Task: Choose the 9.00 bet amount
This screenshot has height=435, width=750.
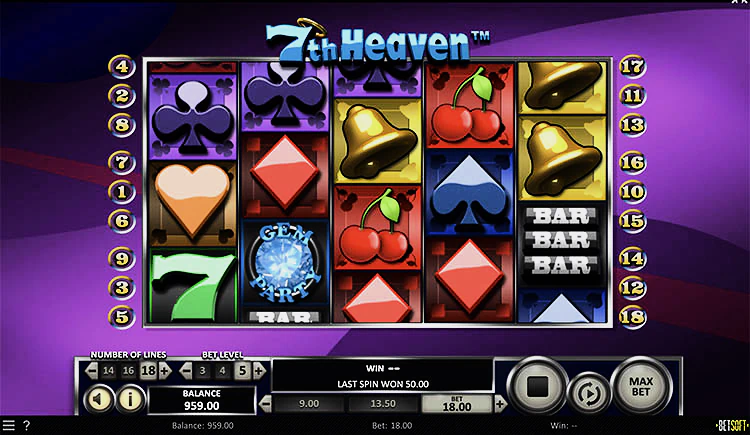Action: coord(310,404)
